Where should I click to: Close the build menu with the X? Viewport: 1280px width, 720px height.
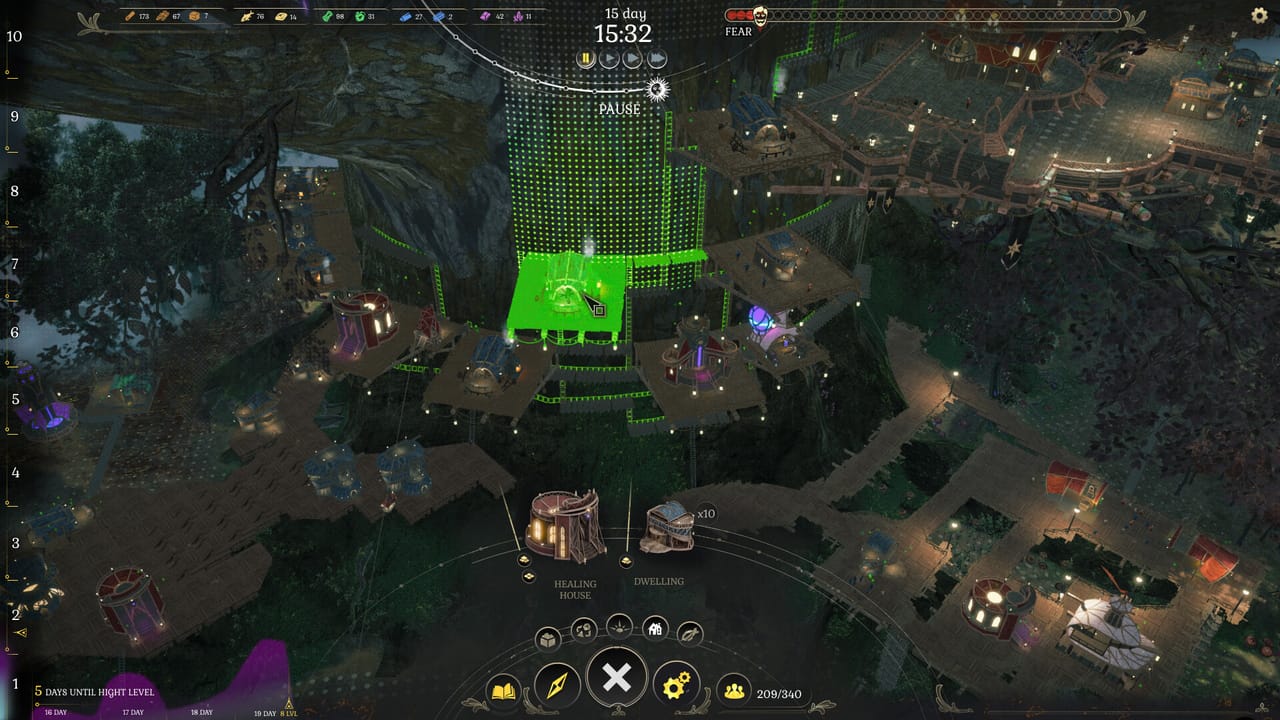pyautogui.click(x=616, y=677)
